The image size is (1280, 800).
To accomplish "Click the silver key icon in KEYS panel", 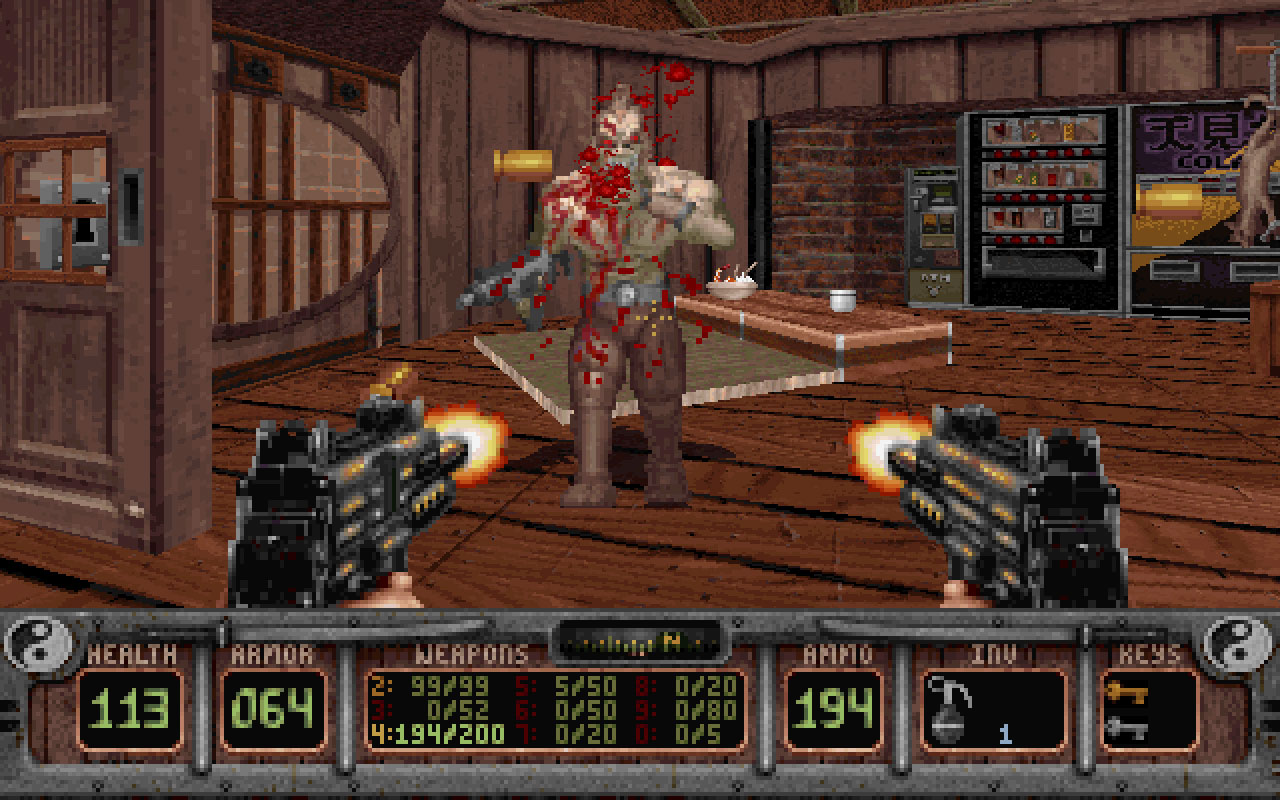I will point(1128,730).
